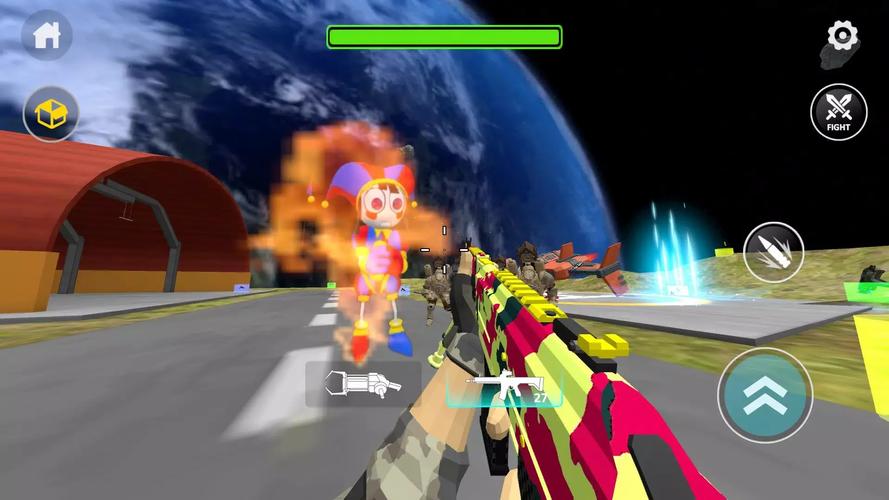Activate the crossed-swords FIGHT button

[x=838, y=111]
